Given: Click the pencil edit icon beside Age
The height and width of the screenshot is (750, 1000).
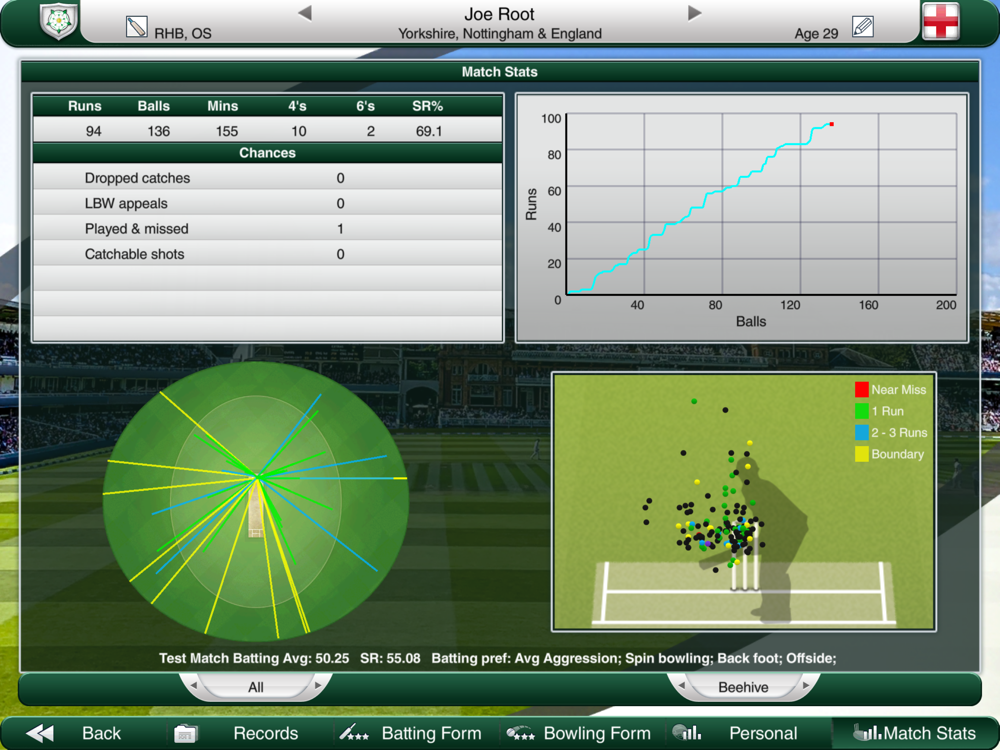Looking at the screenshot, I should pyautogui.click(x=862, y=27).
